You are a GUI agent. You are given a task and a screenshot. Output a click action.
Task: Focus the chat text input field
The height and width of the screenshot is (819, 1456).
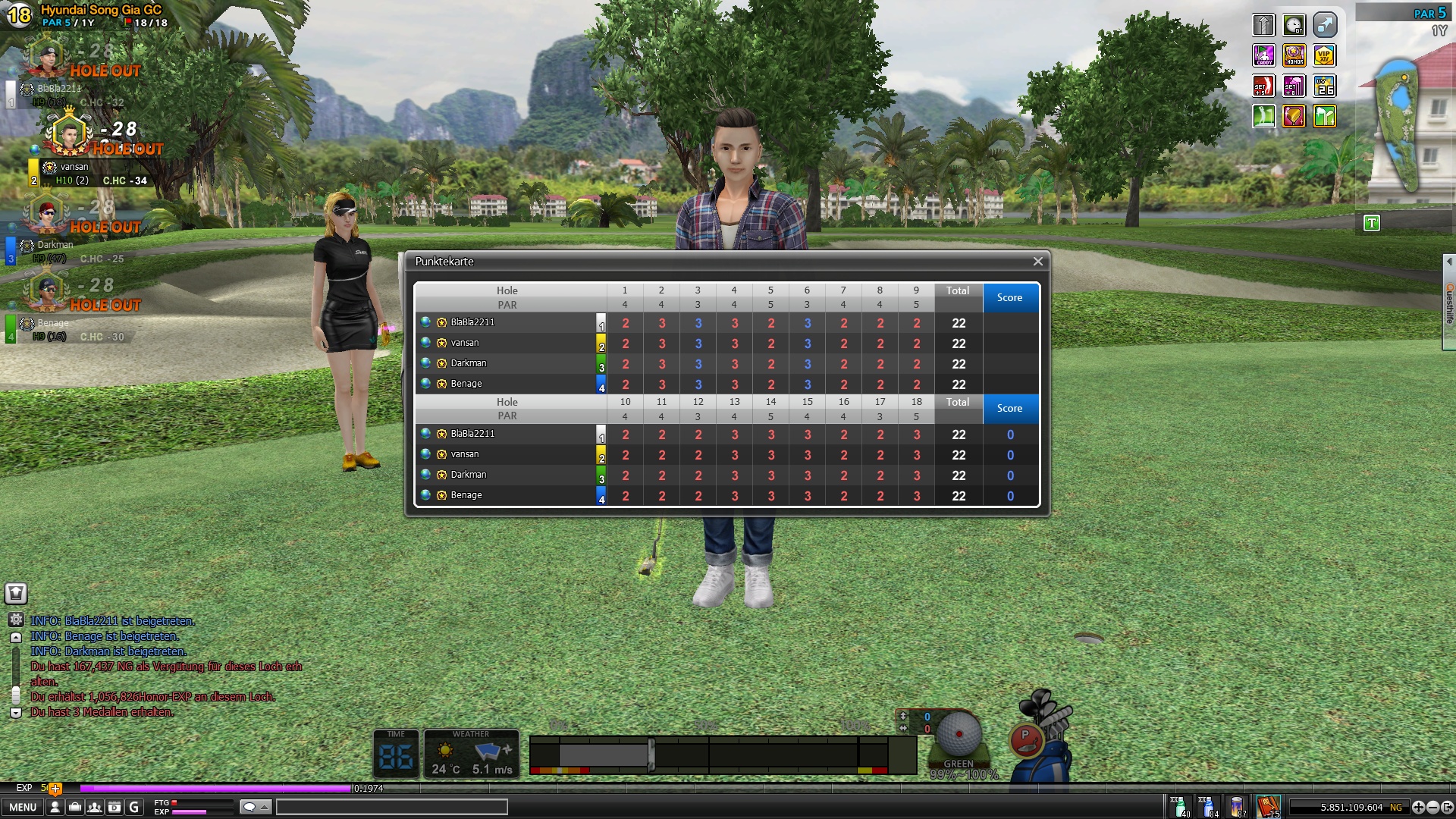point(391,807)
